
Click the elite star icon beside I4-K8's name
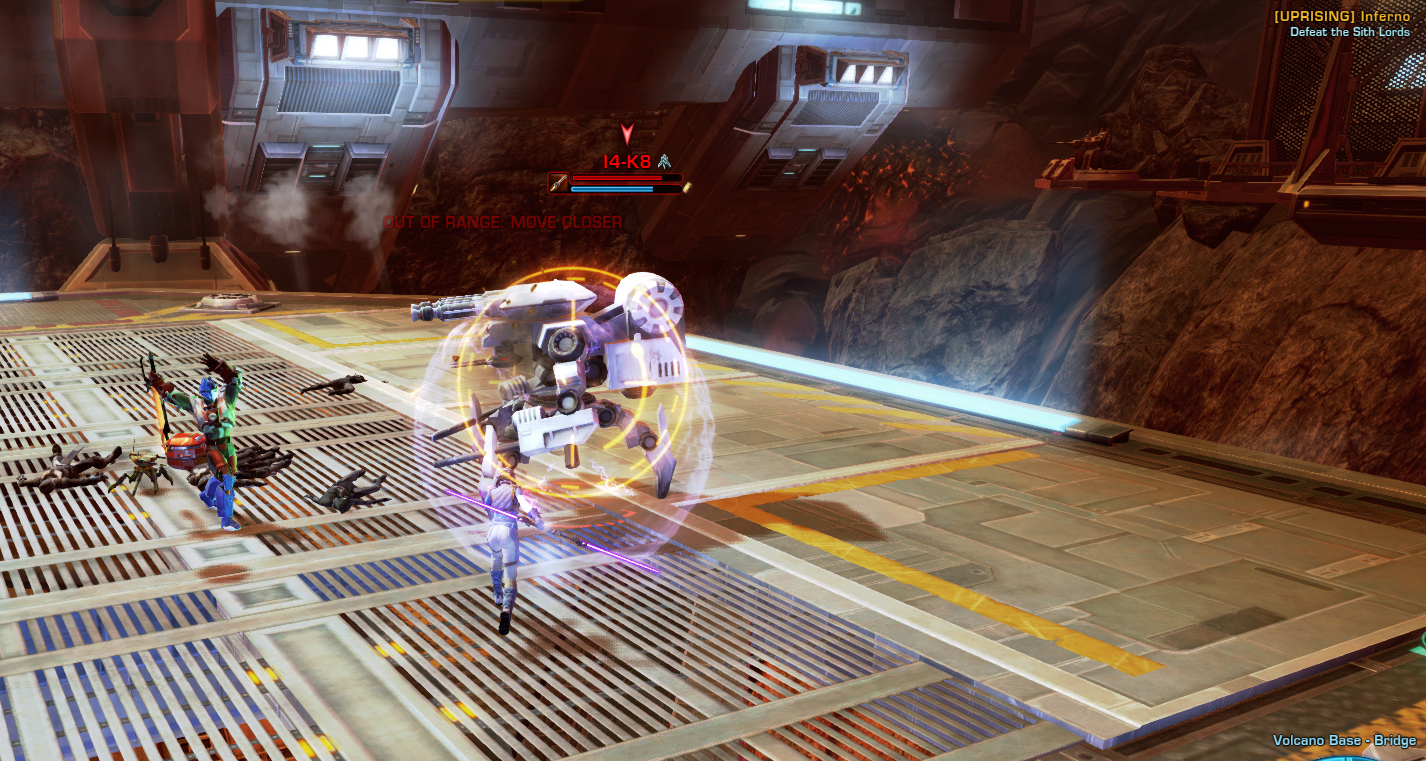pos(664,162)
